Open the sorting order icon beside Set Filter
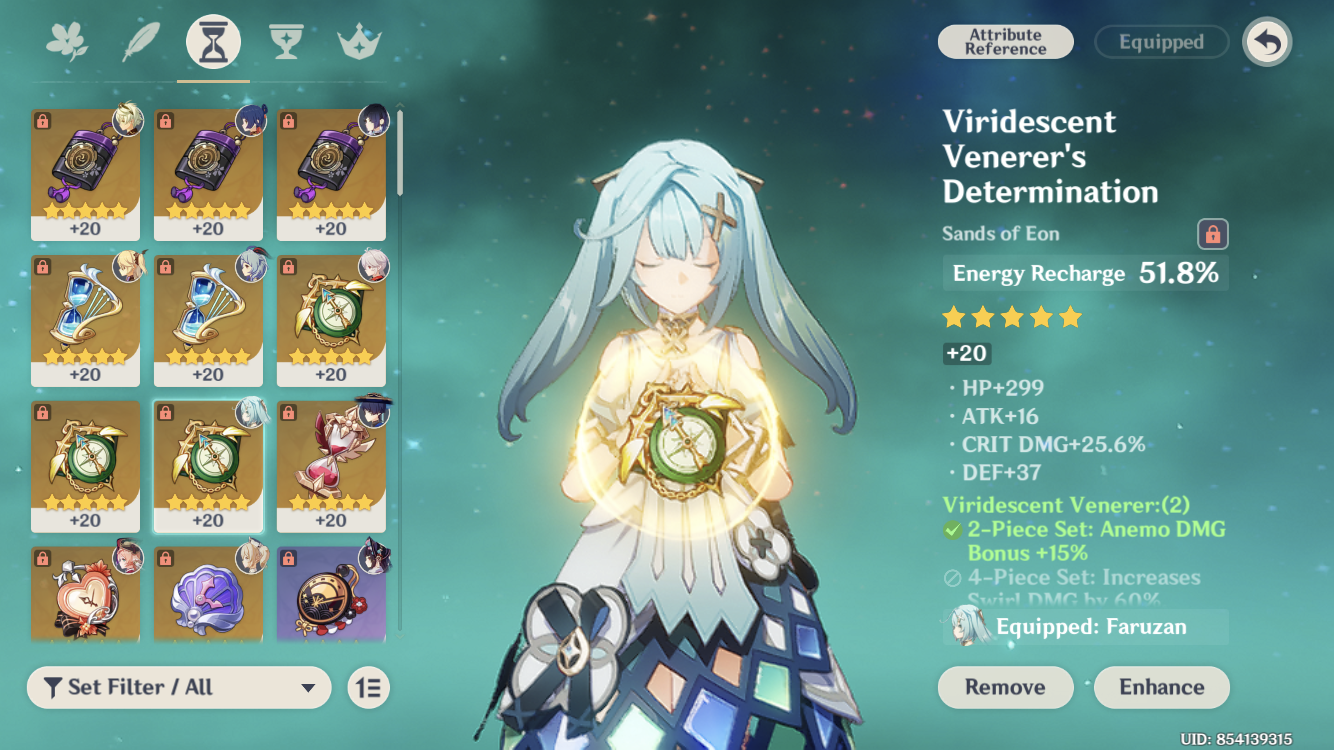This screenshot has width=1334, height=750. 368,687
